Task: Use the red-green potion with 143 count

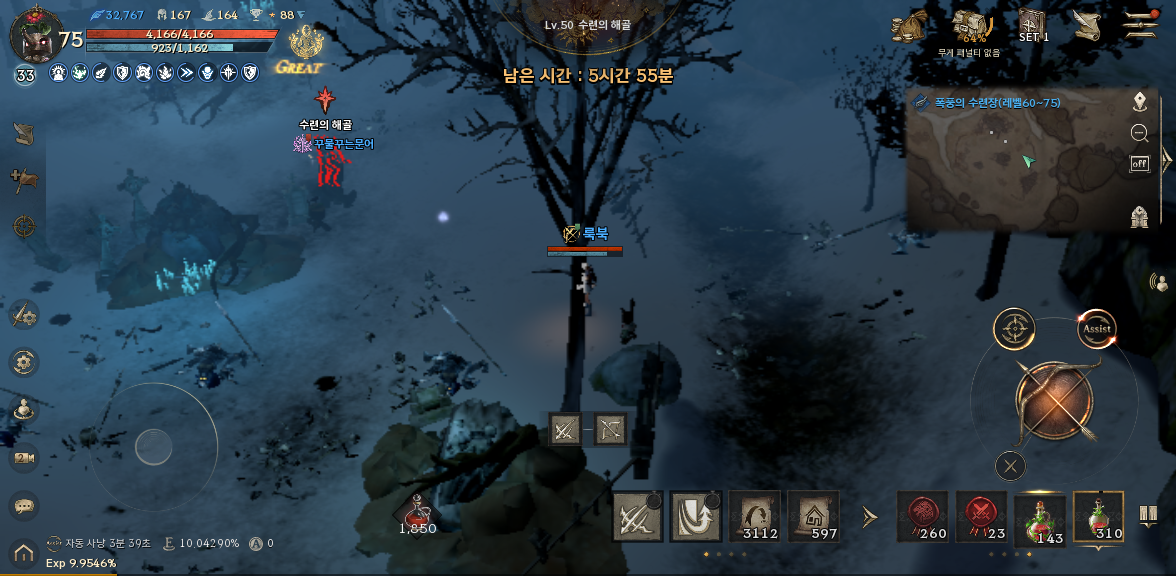Action: click(1040, 518)
